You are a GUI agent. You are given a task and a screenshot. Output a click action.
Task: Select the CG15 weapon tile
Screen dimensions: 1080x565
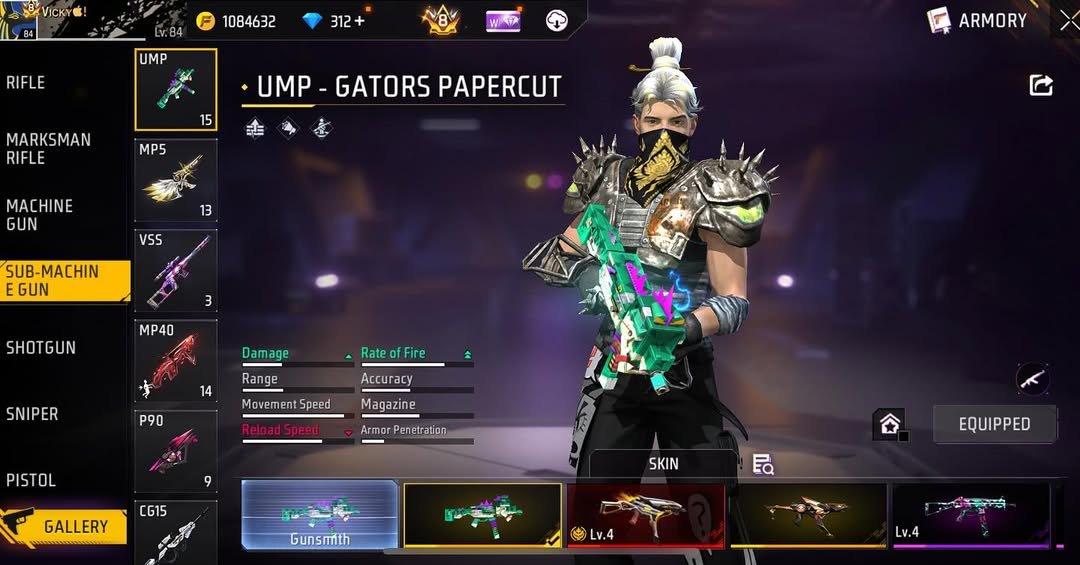(x=176, y=532)
